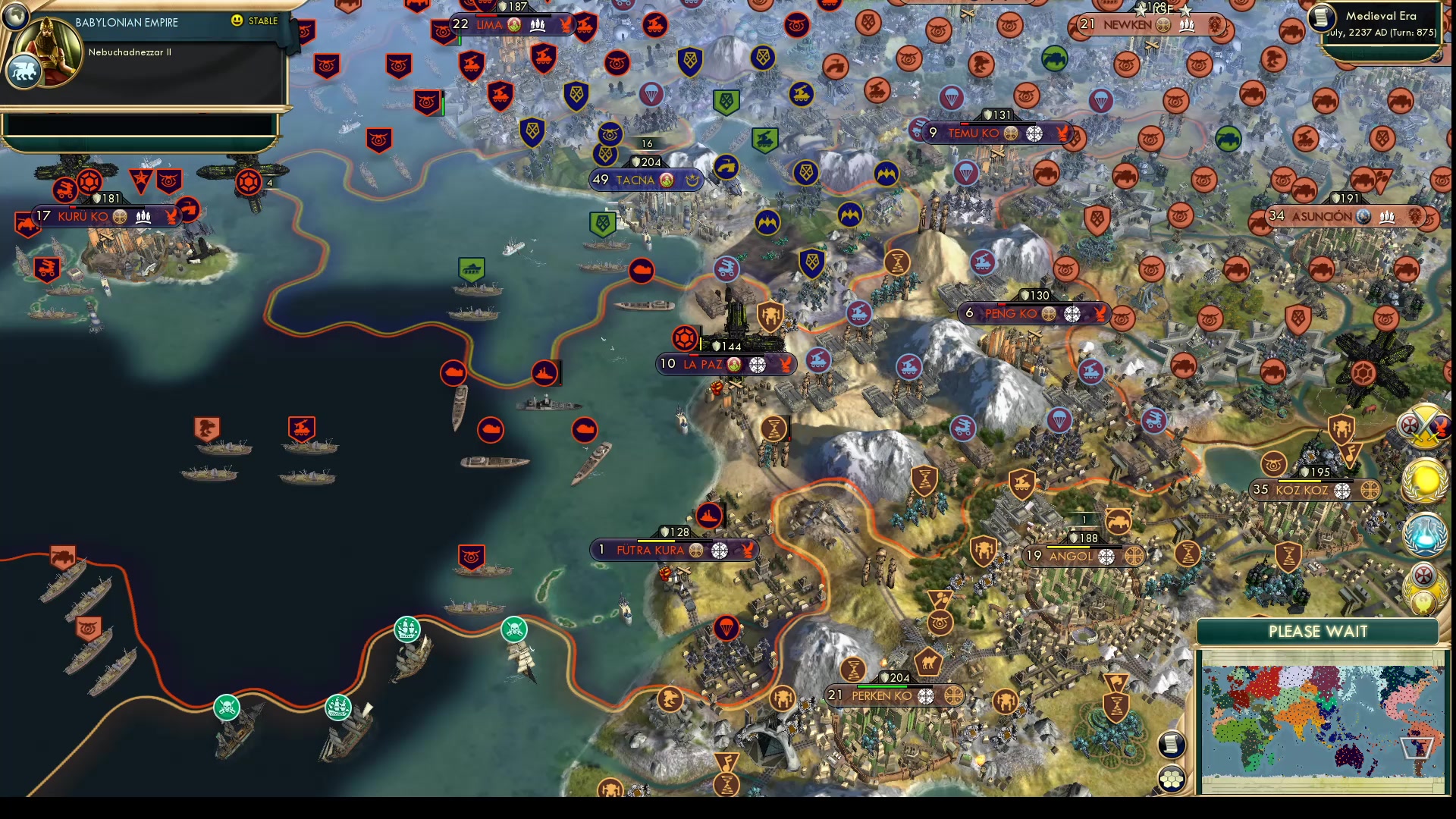Select the city of La Paz
The height and width of the screenshot is (819, 1456).
(x=726, y=364)
